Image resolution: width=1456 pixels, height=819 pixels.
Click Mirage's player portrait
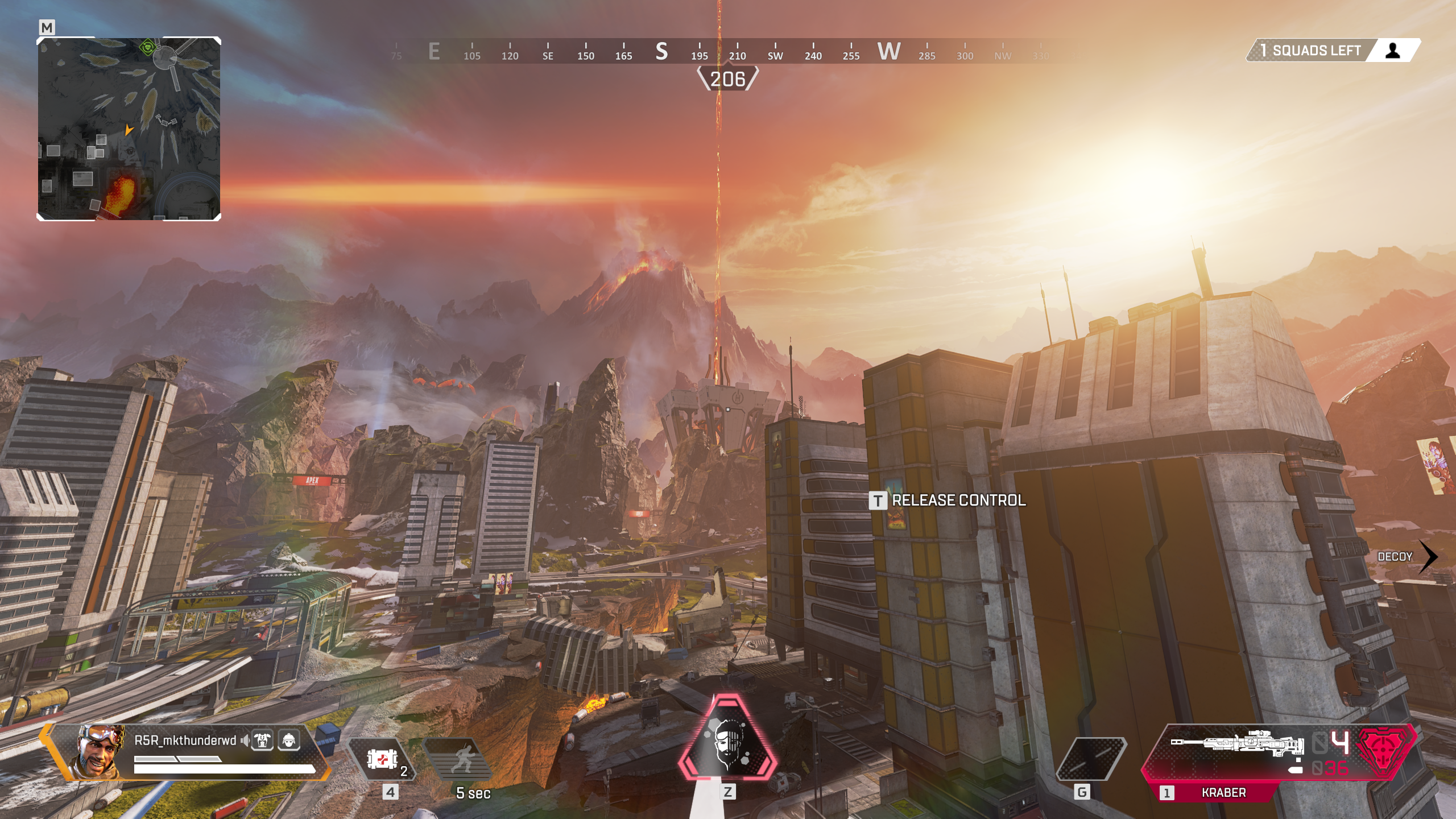tap(98, 751)
